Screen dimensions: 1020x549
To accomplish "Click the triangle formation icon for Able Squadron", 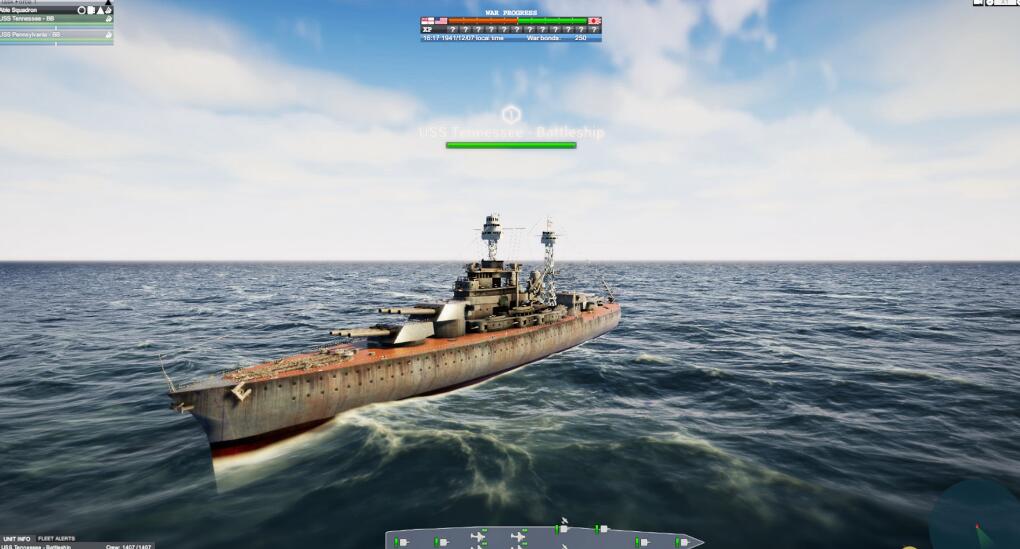I will (x=99, y=10).
